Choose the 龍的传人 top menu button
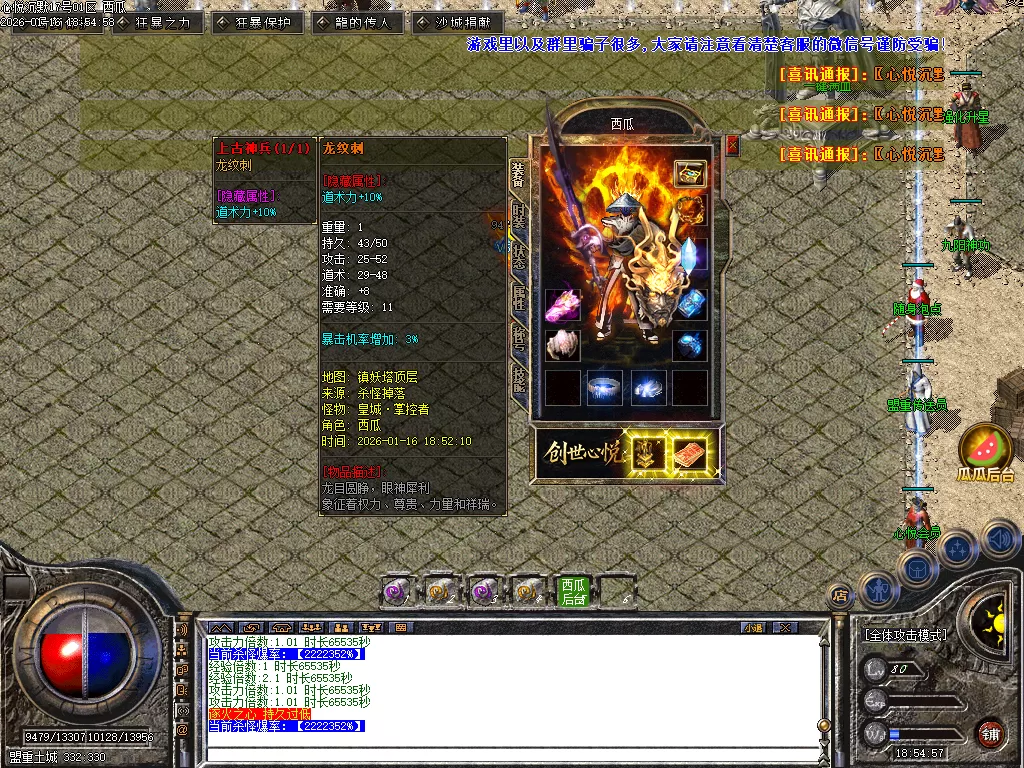Image resolution: width=1024 pixels, height=768 pixels. [x=357, y=22]
